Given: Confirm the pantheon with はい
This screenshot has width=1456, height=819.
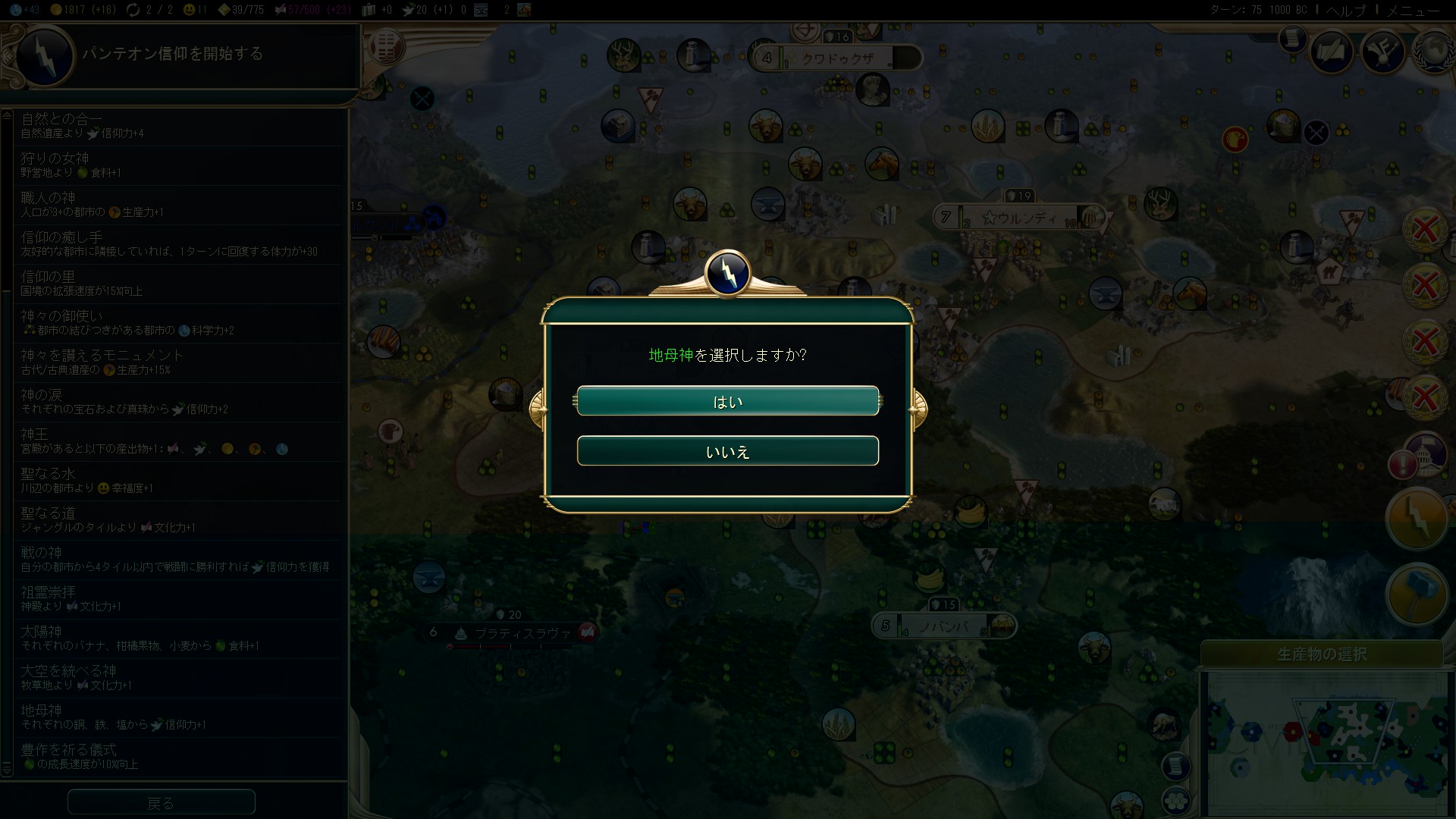Looking at the screenshot, I should pos(727,401).
